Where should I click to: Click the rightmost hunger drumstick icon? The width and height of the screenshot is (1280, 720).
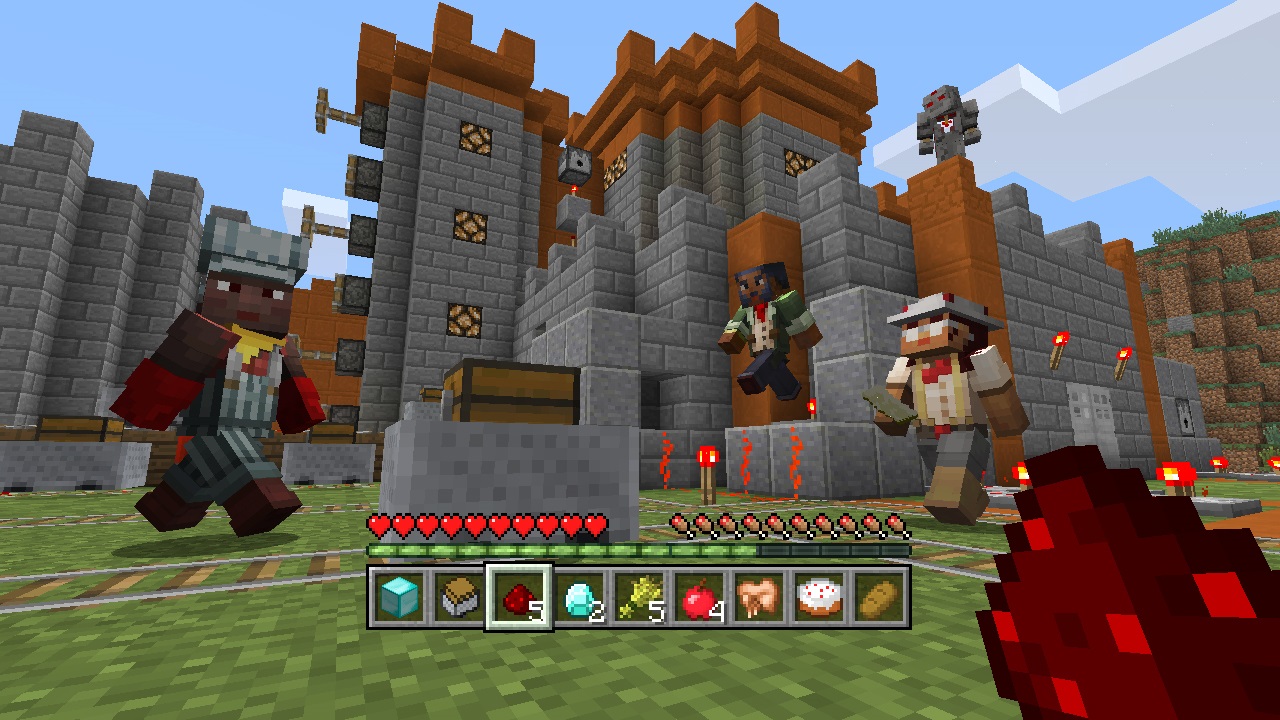tap(898, 524)
